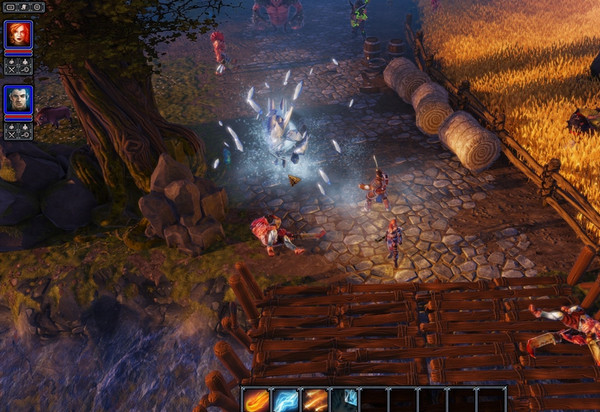Open the gear icon menu at top-left
The image size is (600, 412).
(x=38, y=6)
